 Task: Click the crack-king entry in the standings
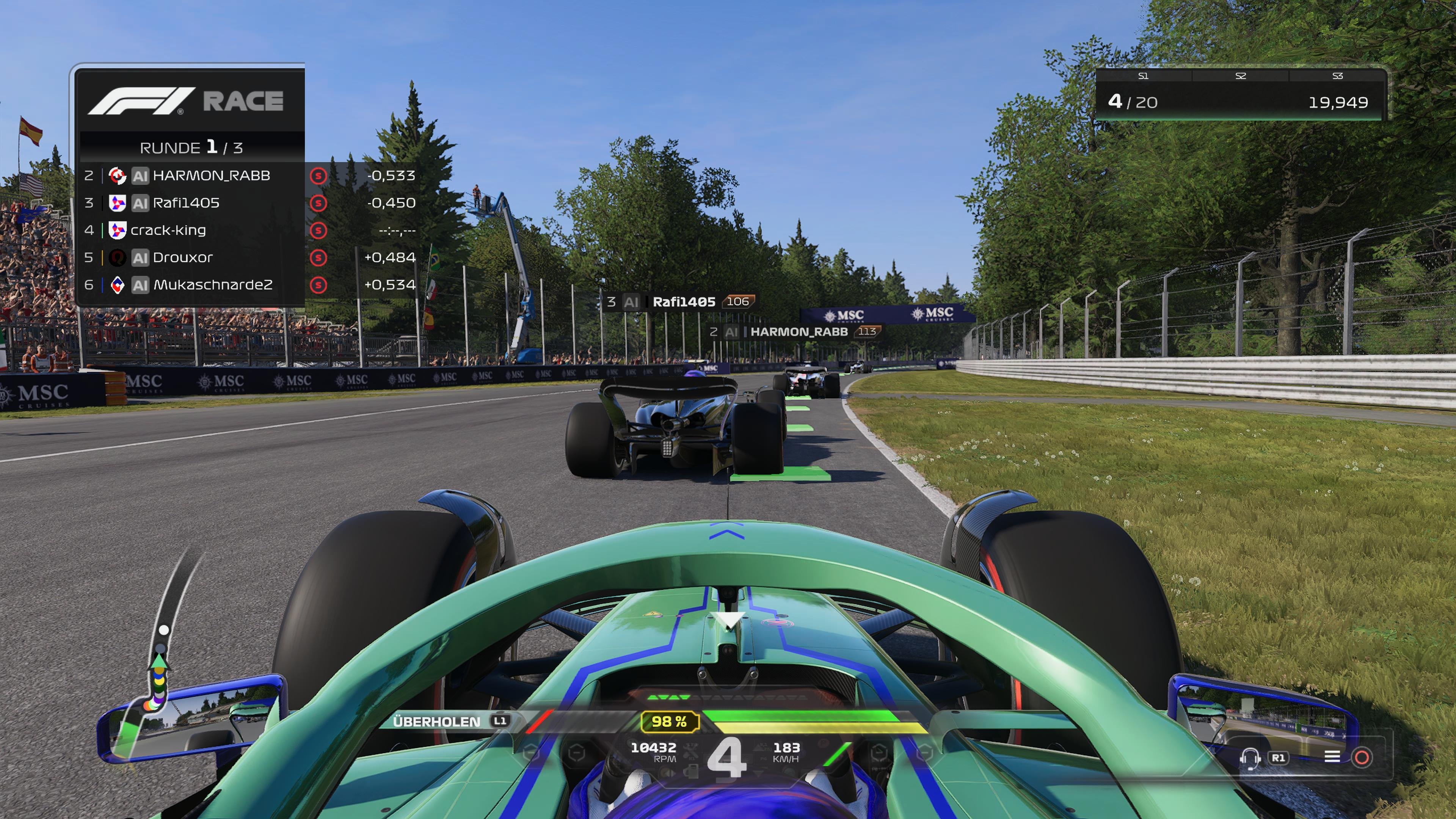tap(169, 230)
